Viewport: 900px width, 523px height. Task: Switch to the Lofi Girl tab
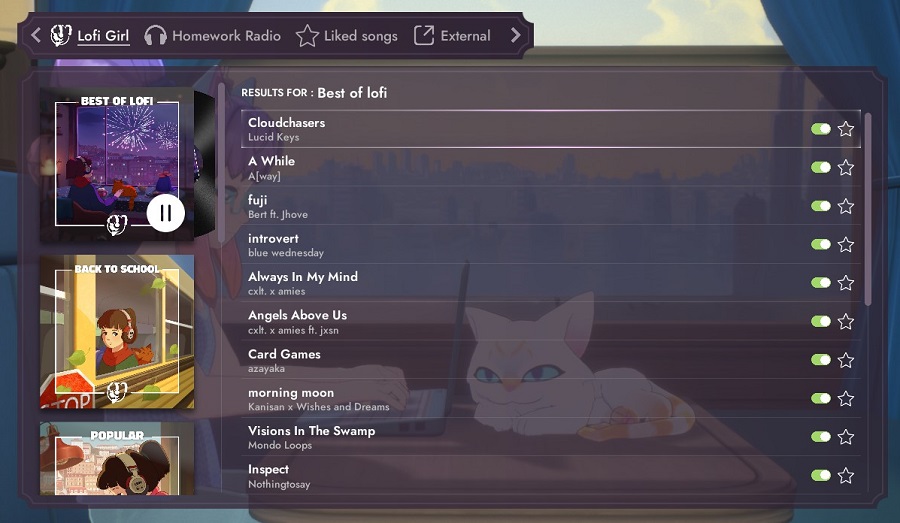(90, 36)
